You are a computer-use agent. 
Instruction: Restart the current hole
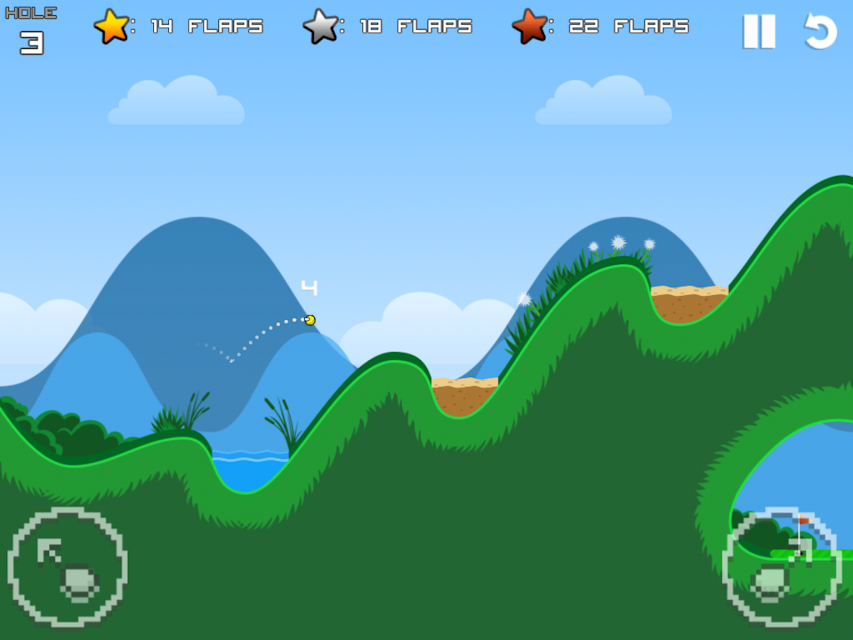pyautogui.click(x=820, y=31)
